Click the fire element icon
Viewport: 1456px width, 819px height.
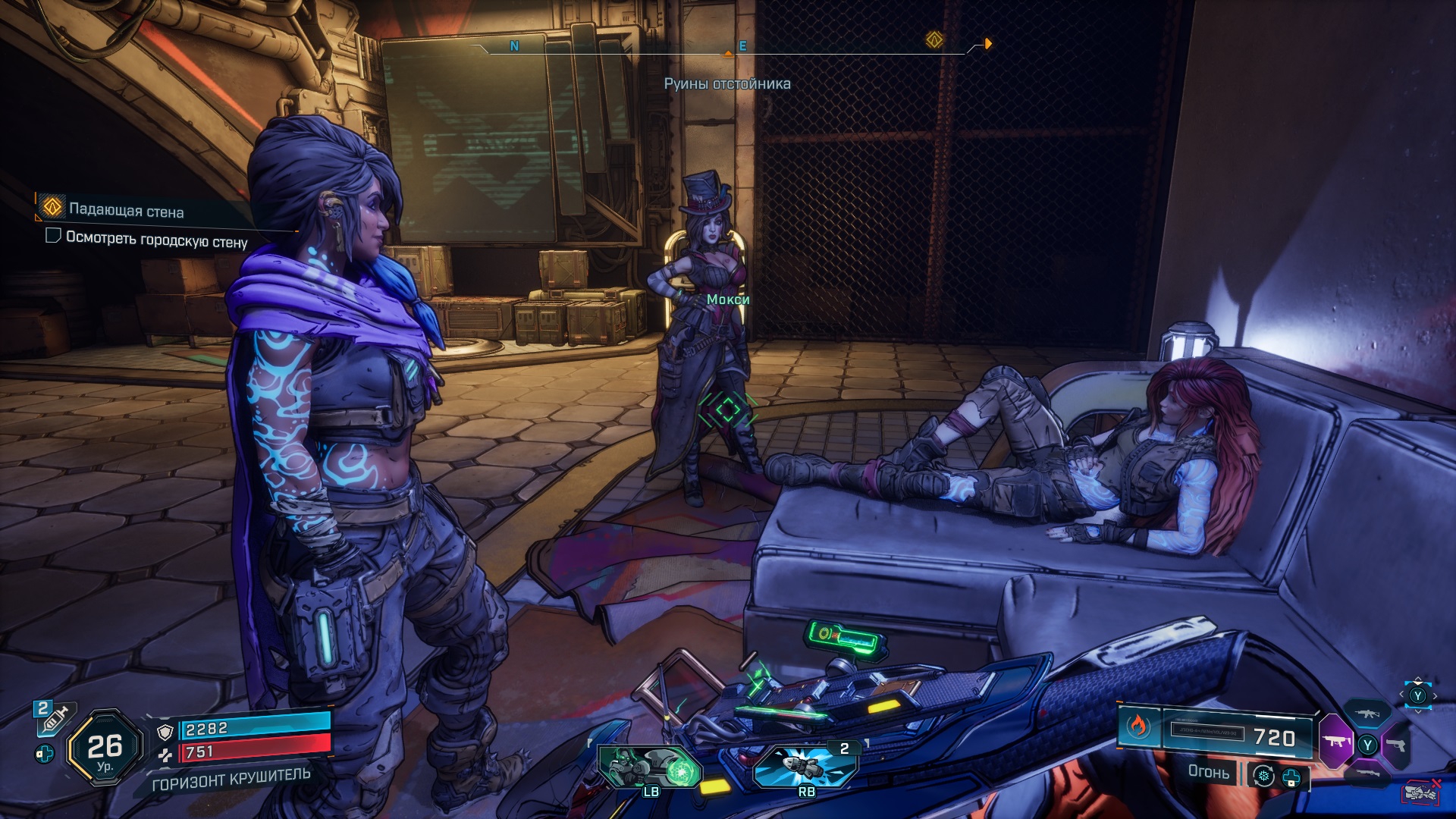point(1137,726)
